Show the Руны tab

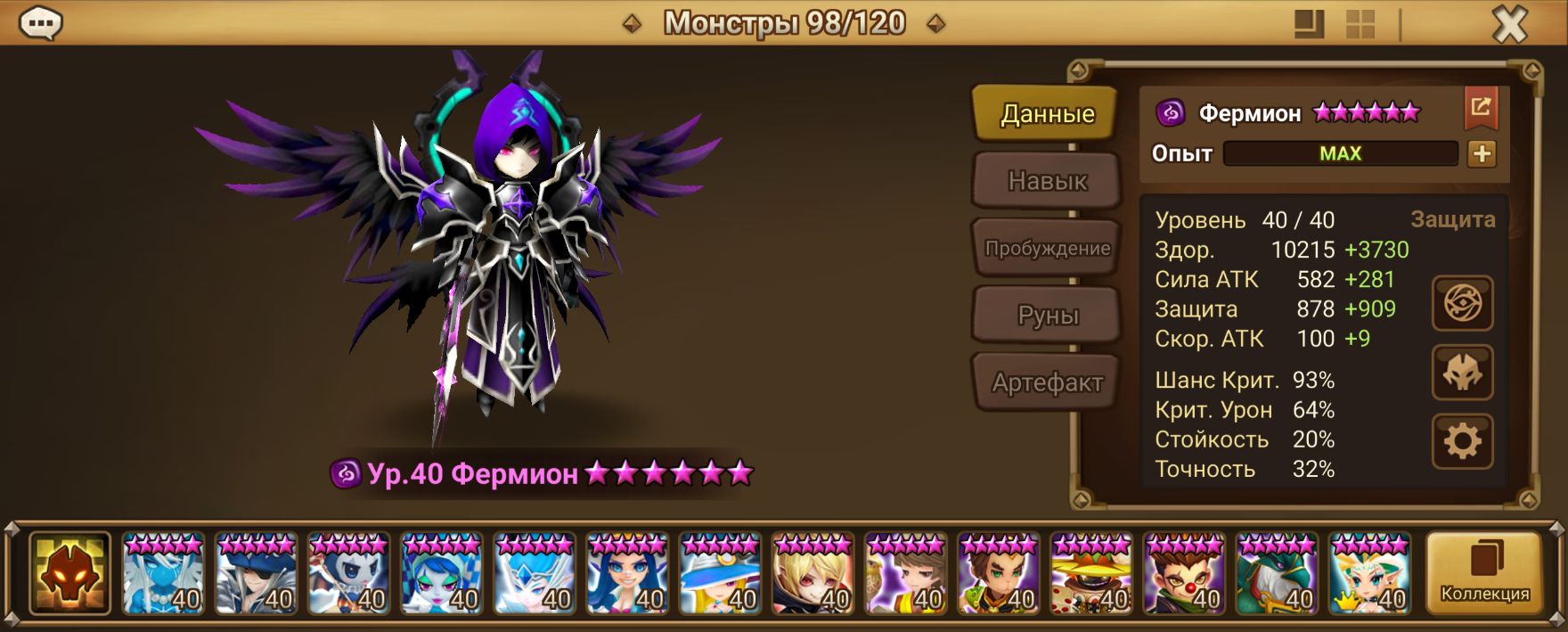(x=1047, y=316)
